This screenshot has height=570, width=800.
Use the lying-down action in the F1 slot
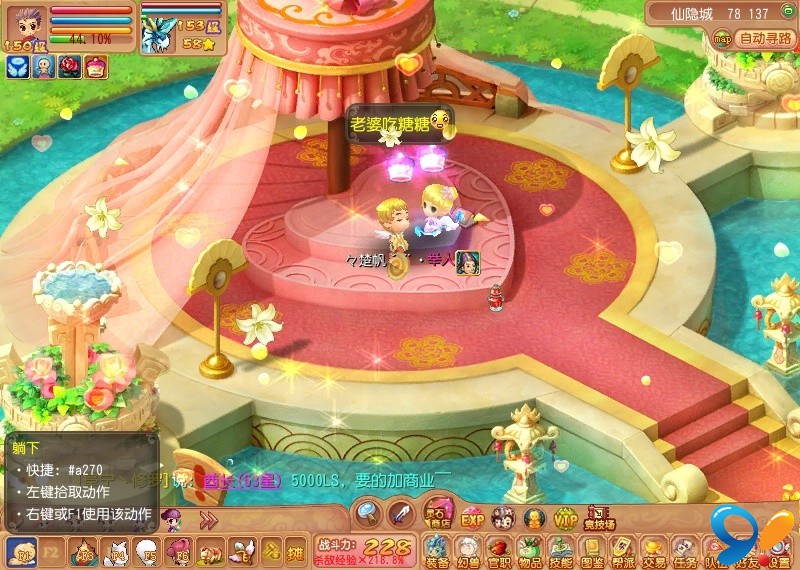tap(21, 551)
